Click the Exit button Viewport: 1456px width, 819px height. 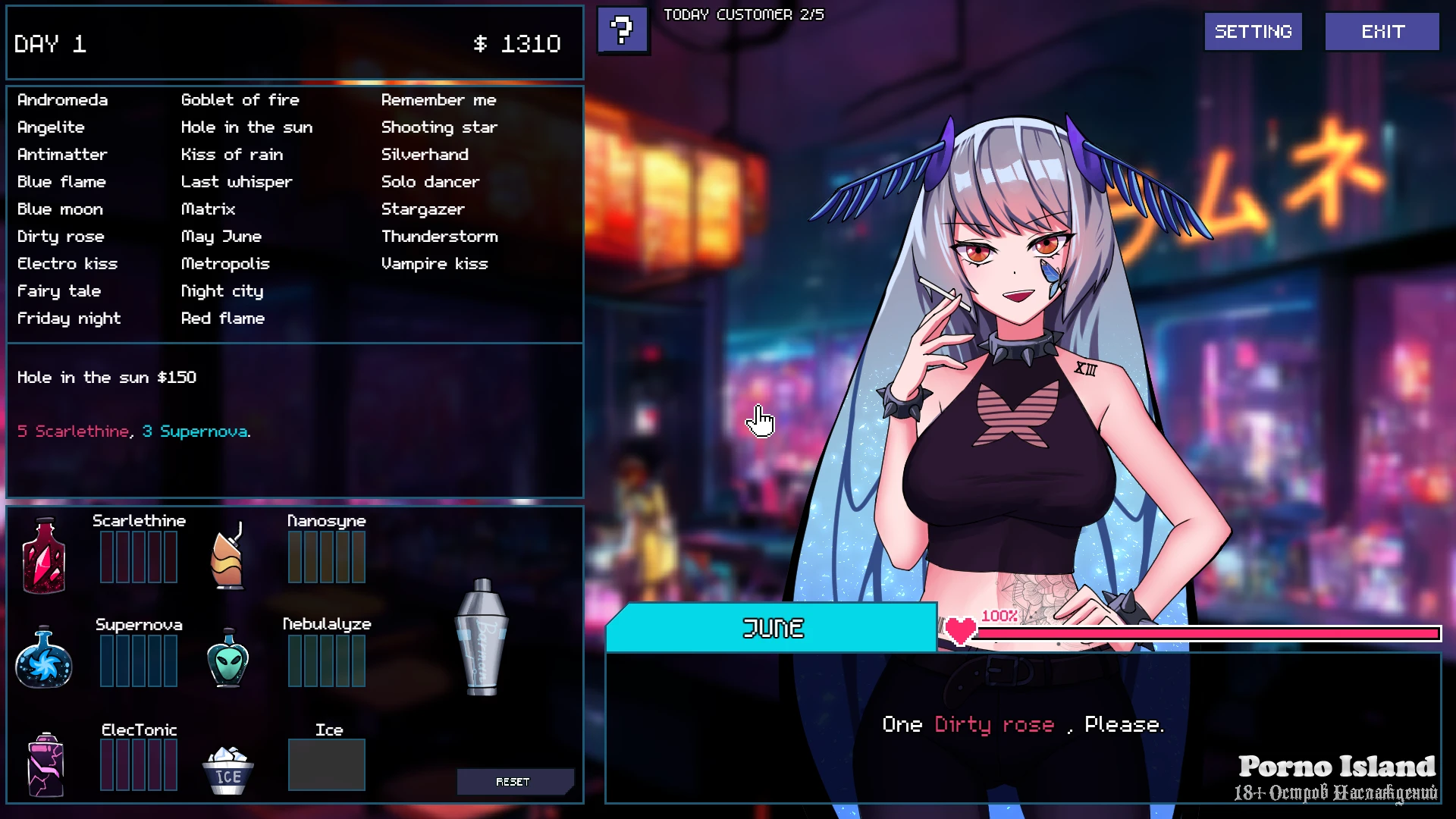tap(1382, 32)
